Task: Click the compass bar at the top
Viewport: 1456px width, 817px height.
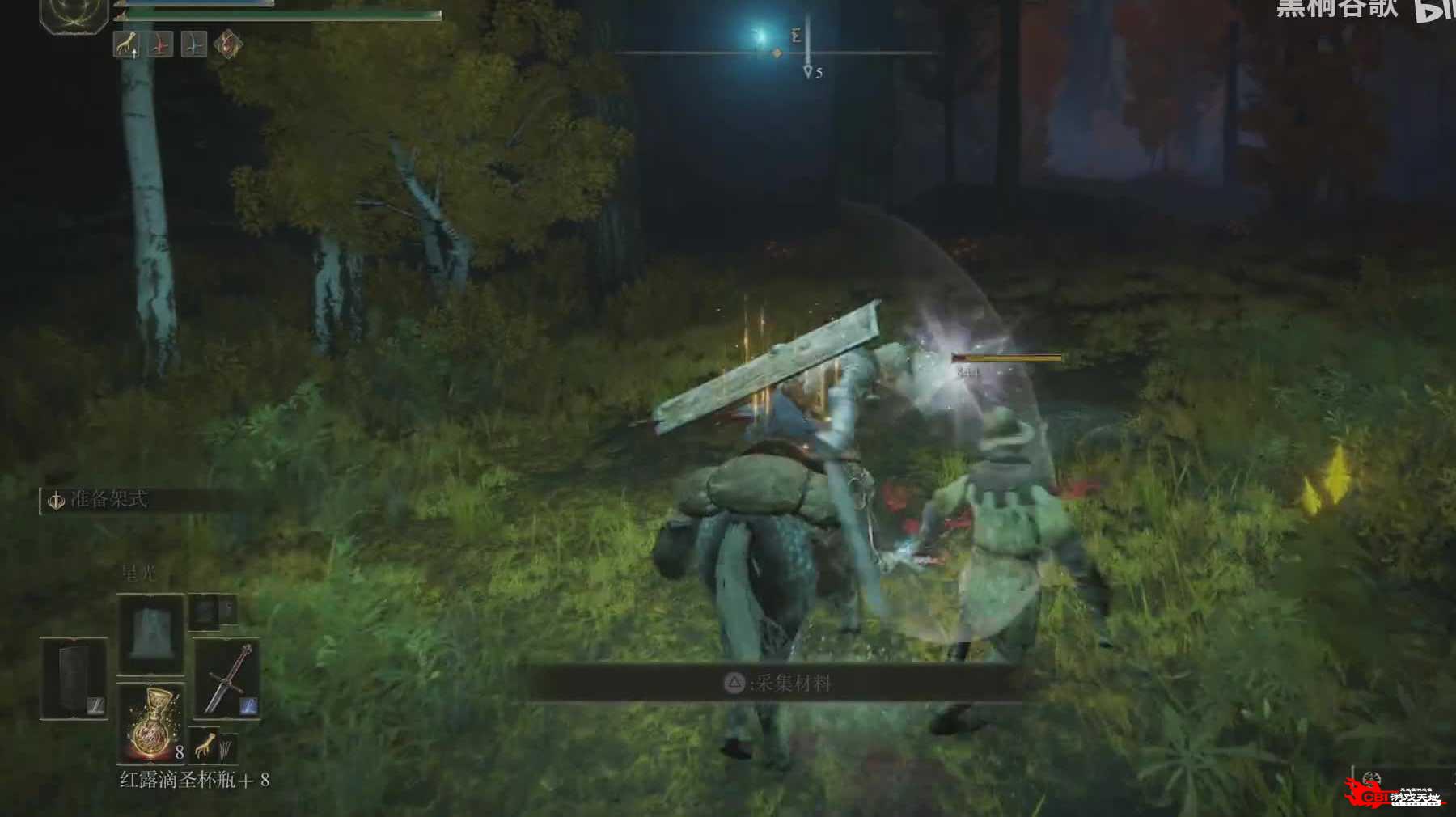Action: 777,53
